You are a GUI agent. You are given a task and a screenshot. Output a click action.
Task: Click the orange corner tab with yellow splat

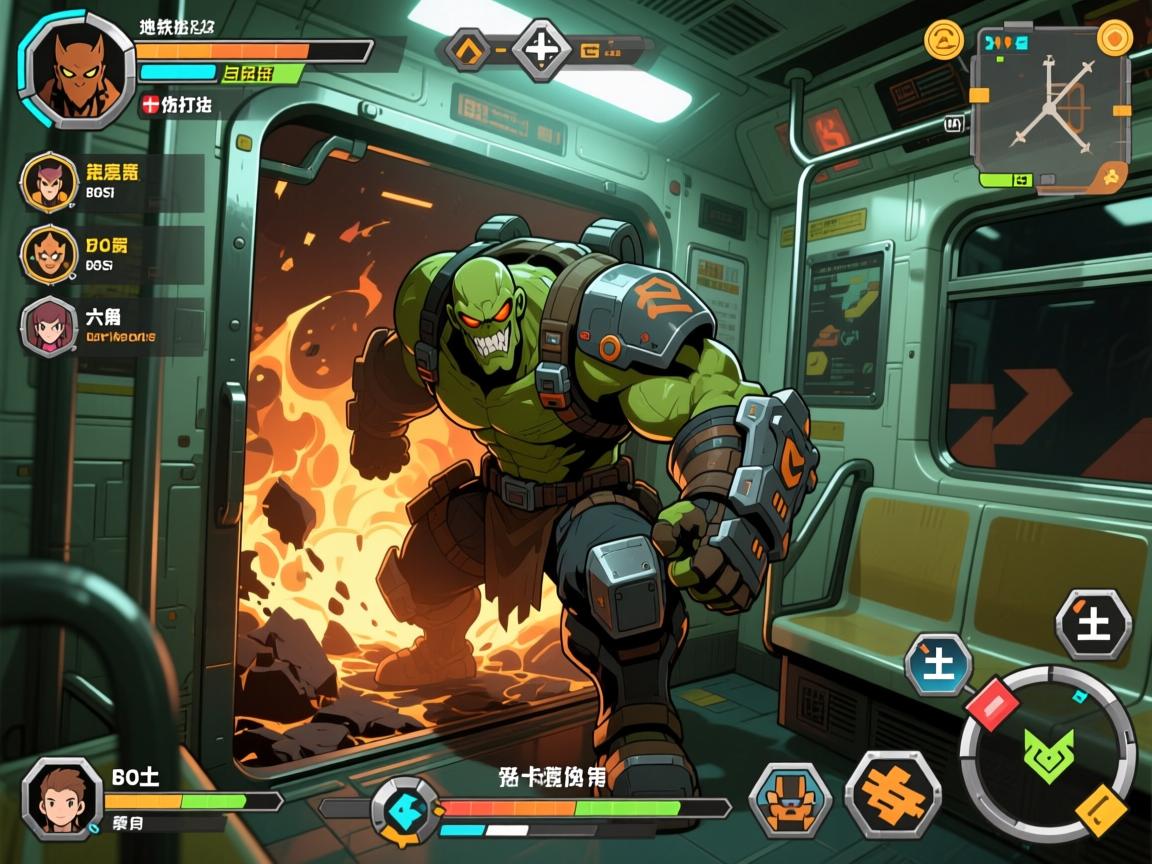coord(1109,177)
